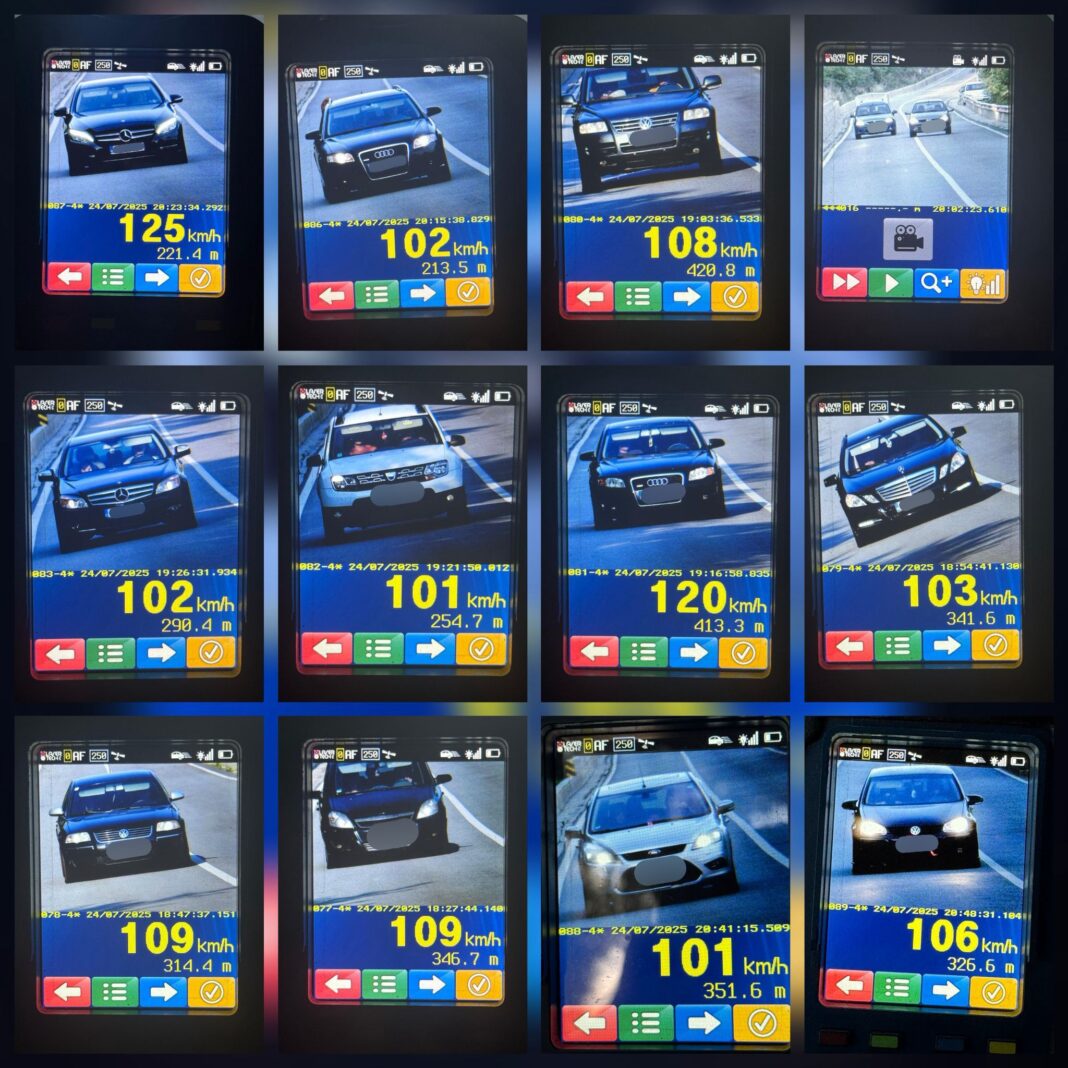This screenshot has height=1068, width=1068.
Task: Open the grey video camera icon
Action: 908,238
